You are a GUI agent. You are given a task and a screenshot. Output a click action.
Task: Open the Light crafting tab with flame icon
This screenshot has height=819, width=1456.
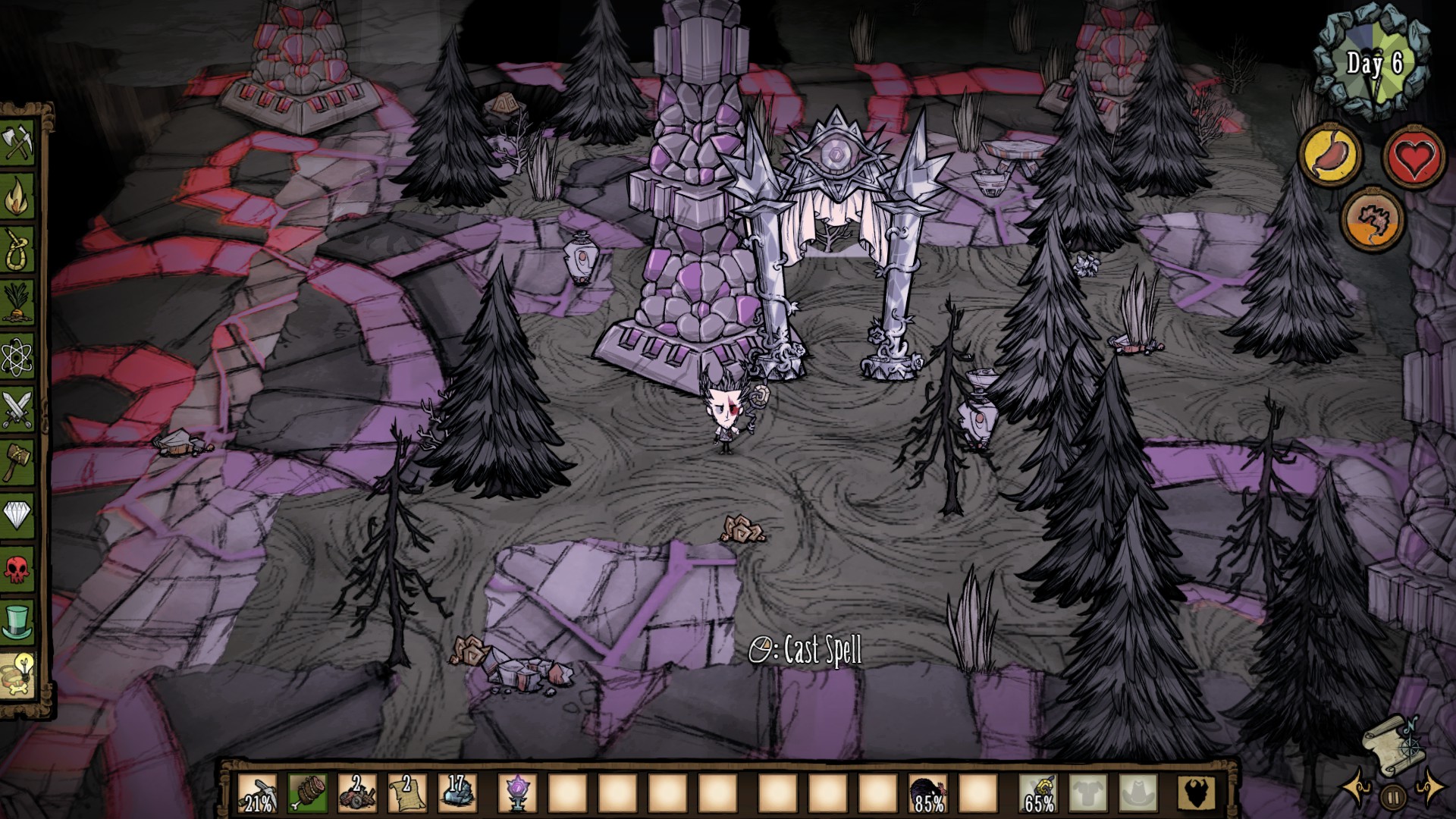(x=18, y=196)
